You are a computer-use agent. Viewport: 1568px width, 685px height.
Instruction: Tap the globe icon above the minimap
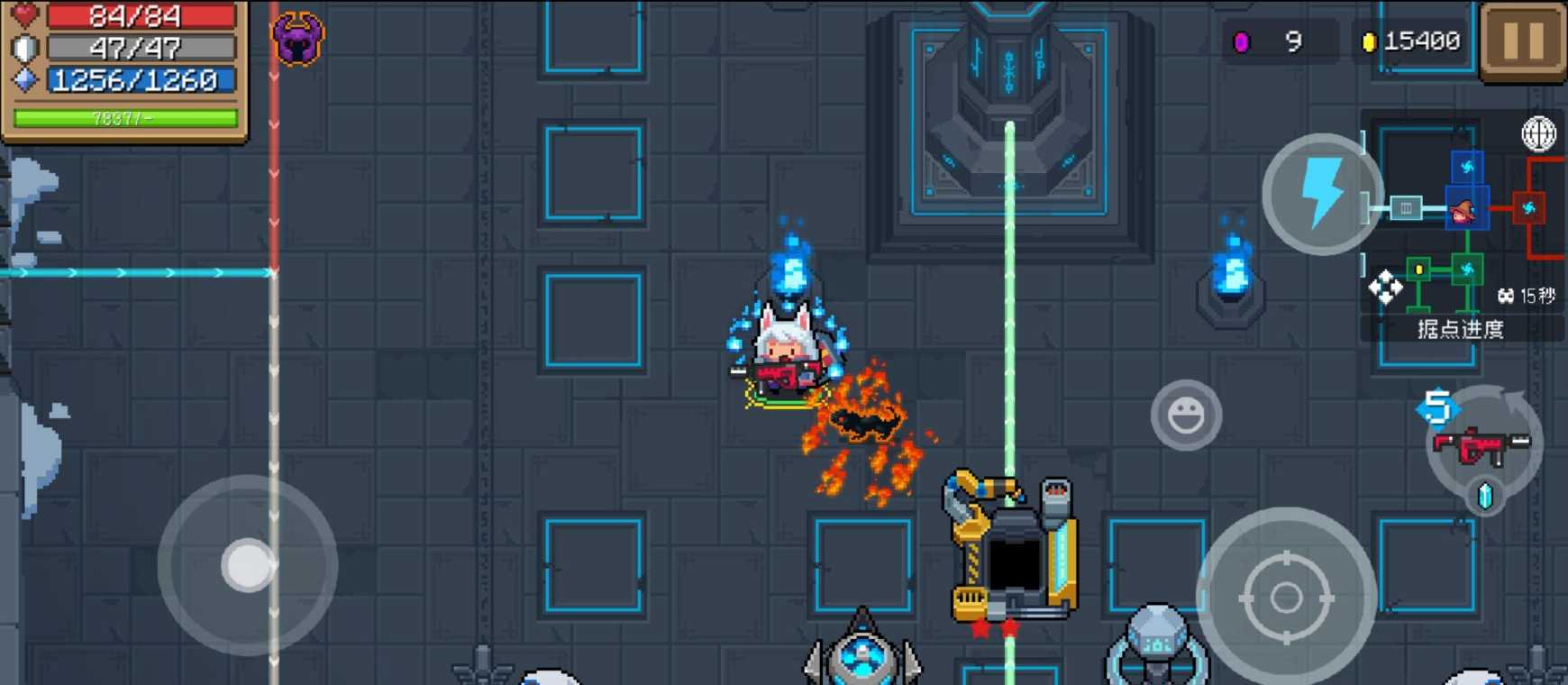(x=1538, y=134)
